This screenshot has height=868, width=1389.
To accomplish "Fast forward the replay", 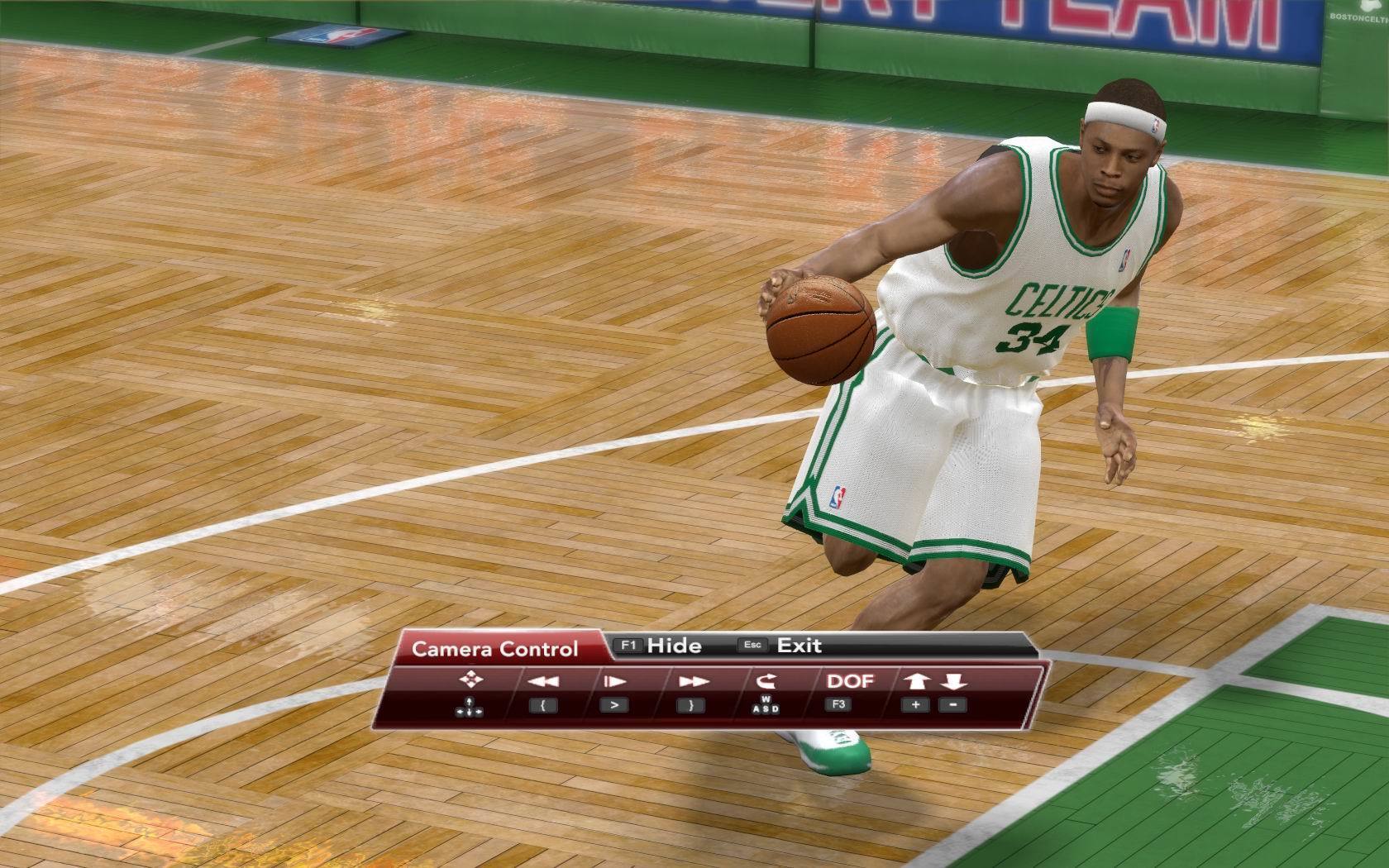I will click(694, 682).
